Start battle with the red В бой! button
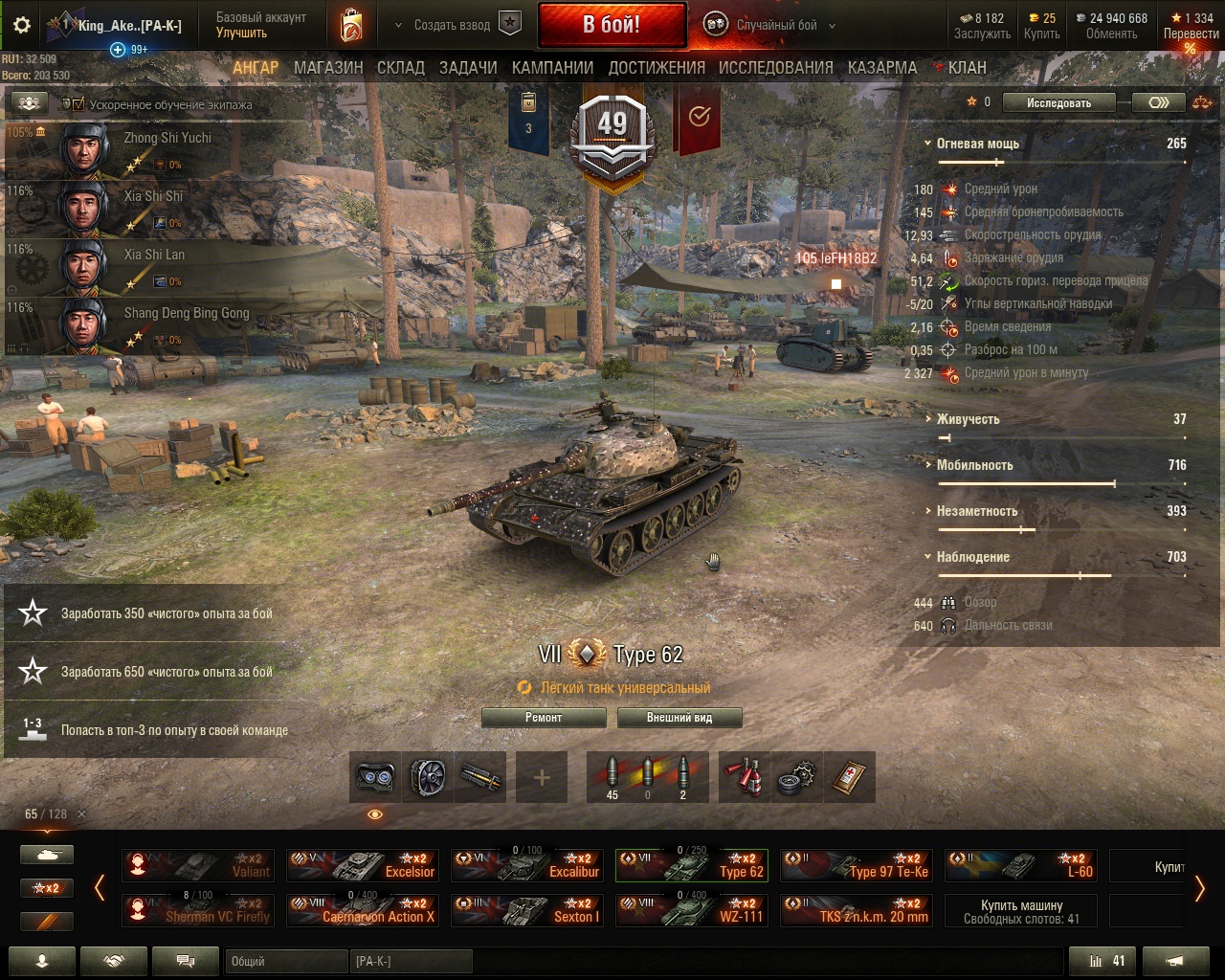The height and width of the screenshot is (980, 1225). [612, 25]
